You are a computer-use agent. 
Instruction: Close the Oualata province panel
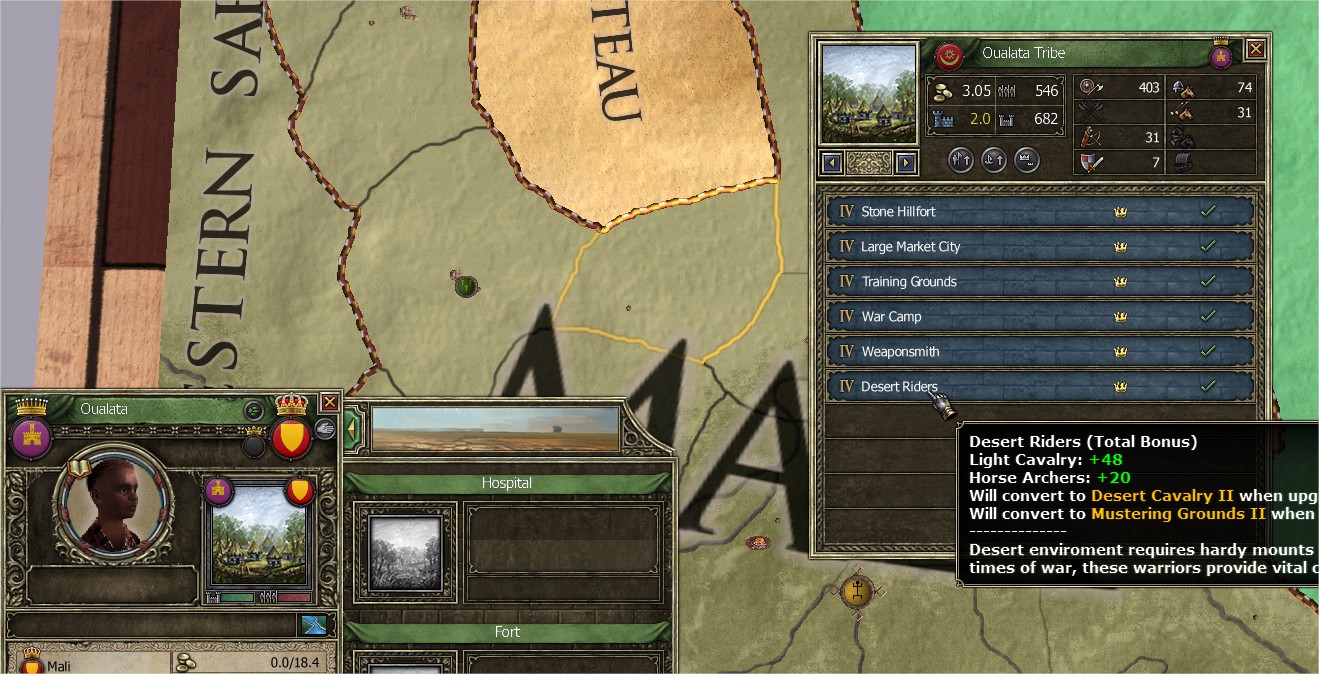tap(329, 402)
